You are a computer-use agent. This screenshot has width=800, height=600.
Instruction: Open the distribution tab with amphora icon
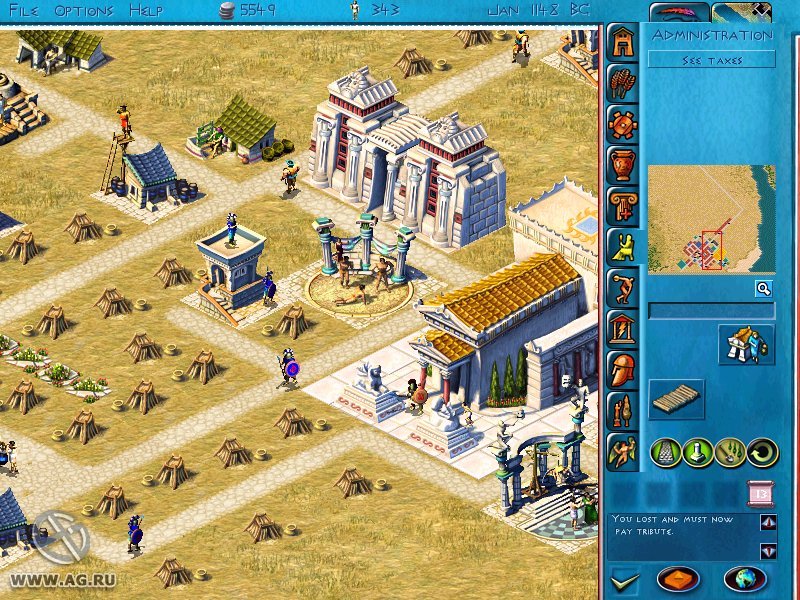click(x=622, y=165)
